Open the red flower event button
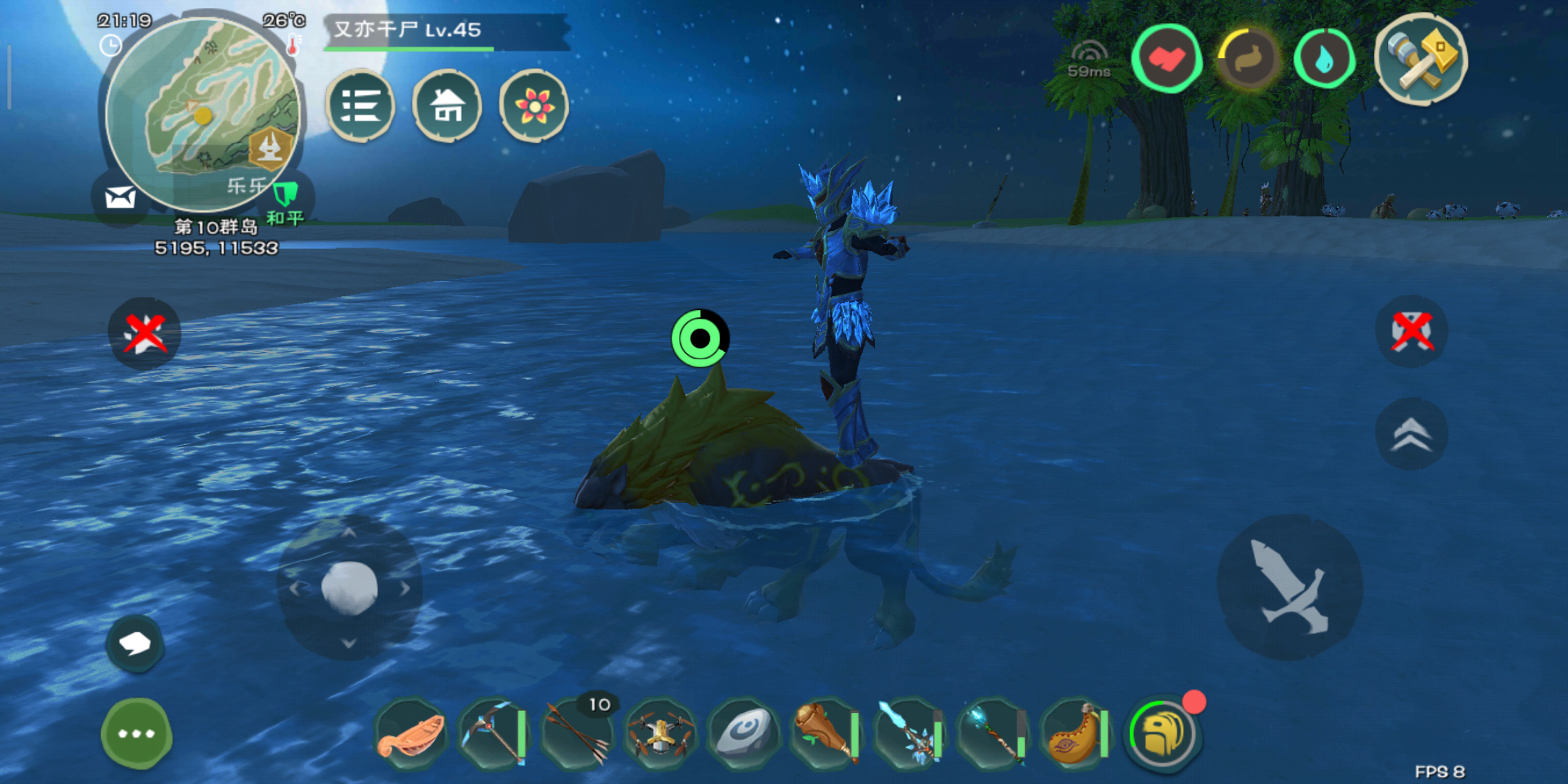Image resolution: width=1568 pixels, height=784 pixels. click(534, 106)
